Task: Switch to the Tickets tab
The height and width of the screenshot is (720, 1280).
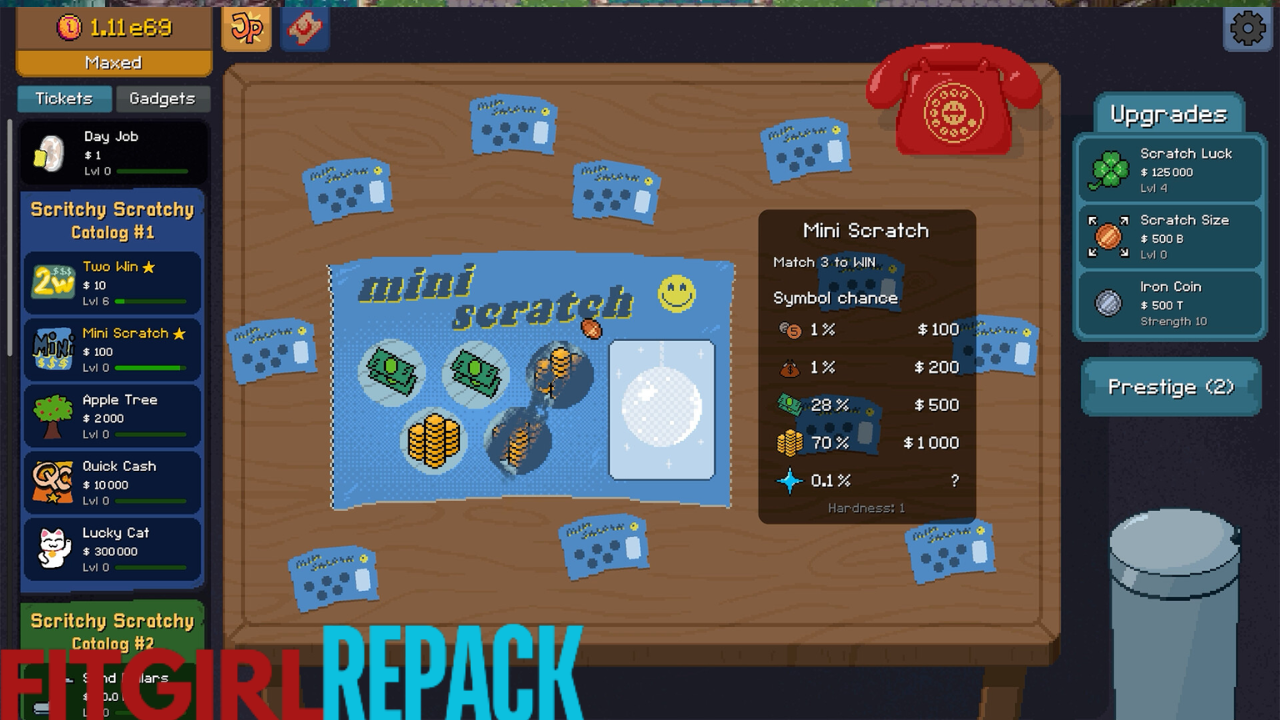Action: coord(64,98)
